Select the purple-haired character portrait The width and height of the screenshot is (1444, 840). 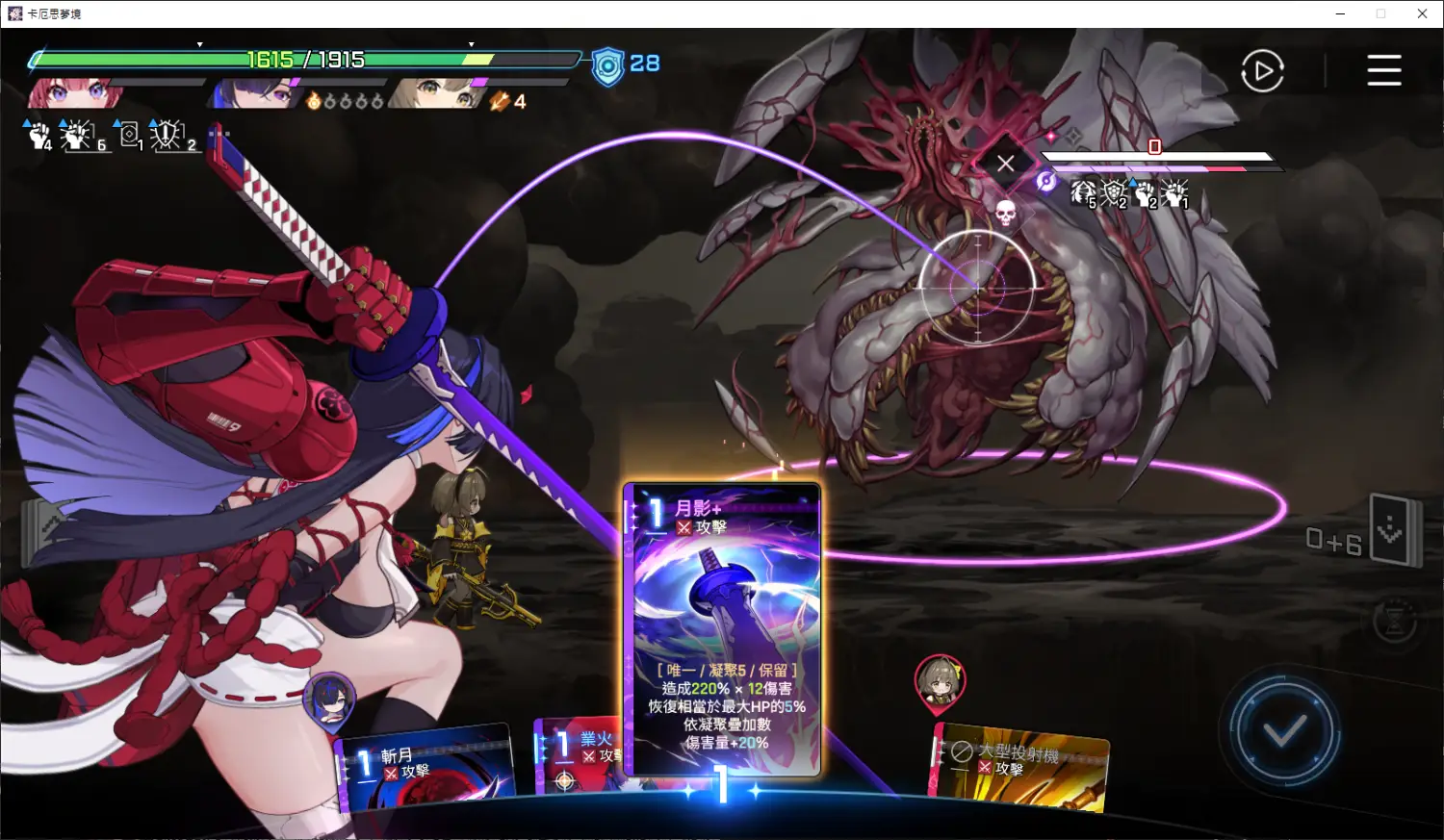[x=255, y=94]
